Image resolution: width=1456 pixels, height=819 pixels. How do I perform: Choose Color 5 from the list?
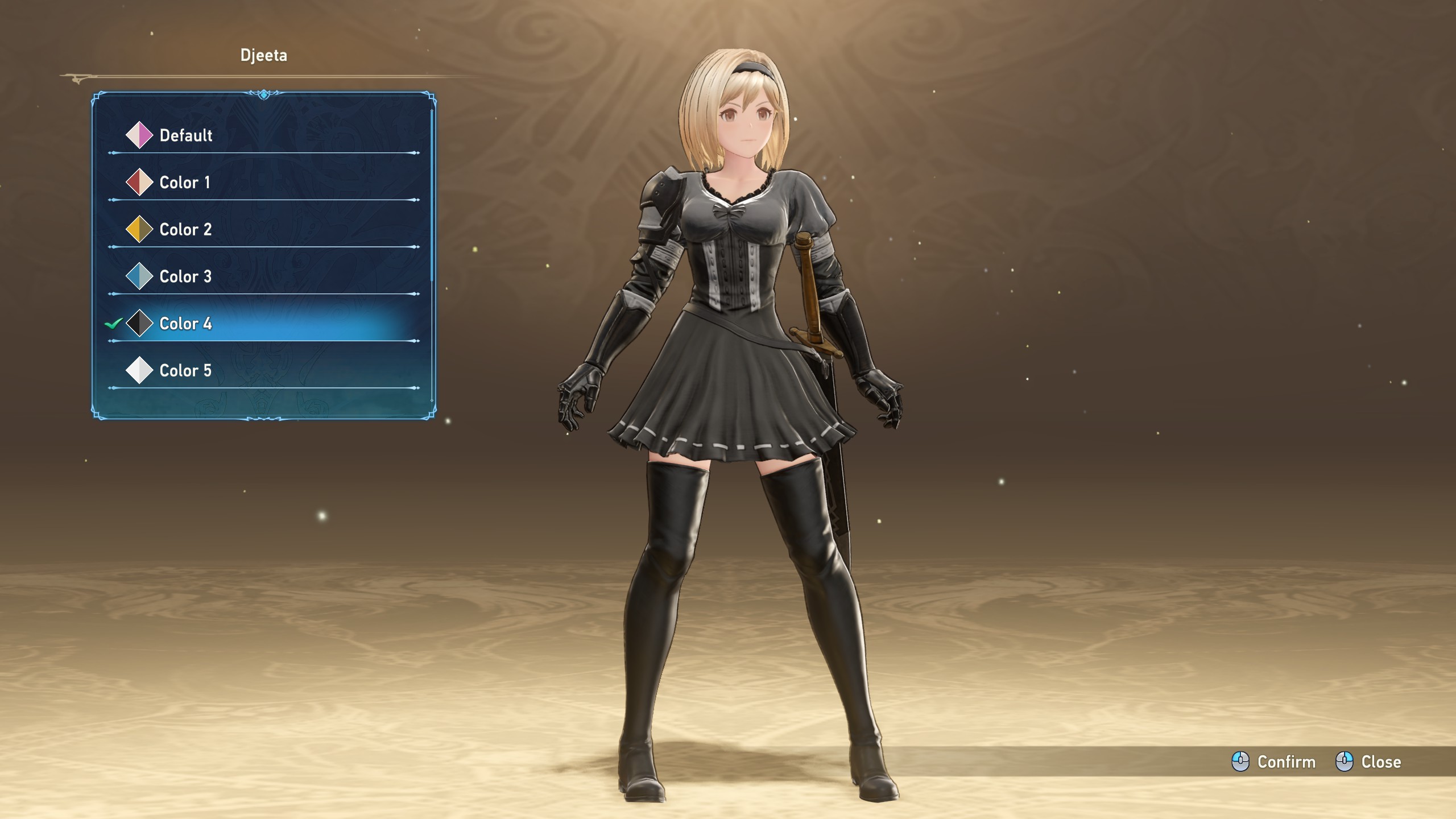click(x=185, y=371)
